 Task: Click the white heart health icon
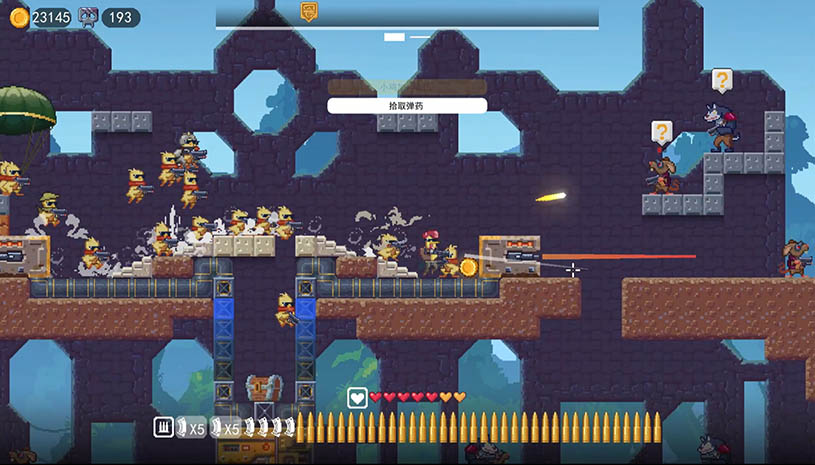pos(357,398)
